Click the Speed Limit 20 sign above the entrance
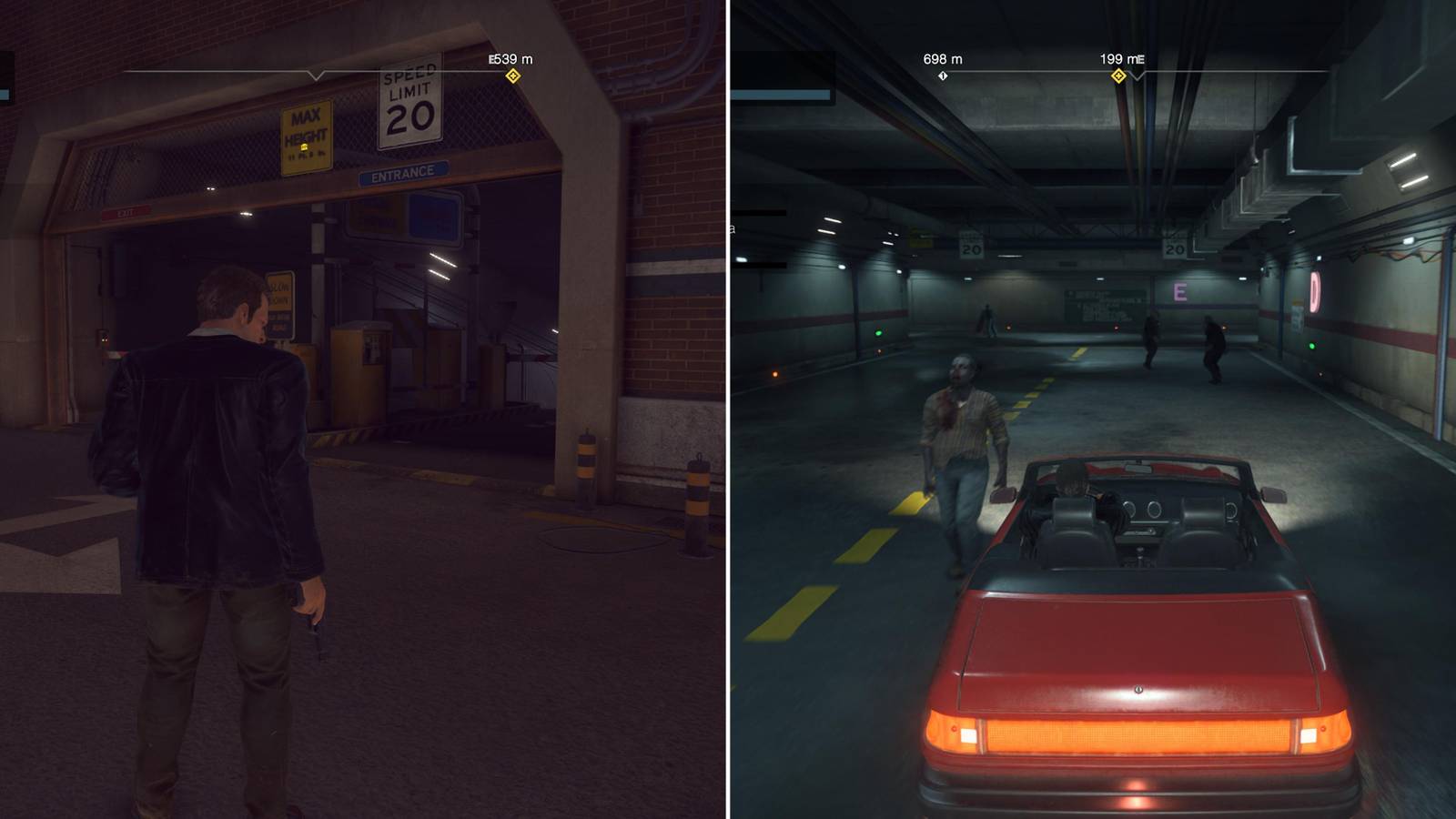This screenshot has width=1456, height=819. (410, 107)
